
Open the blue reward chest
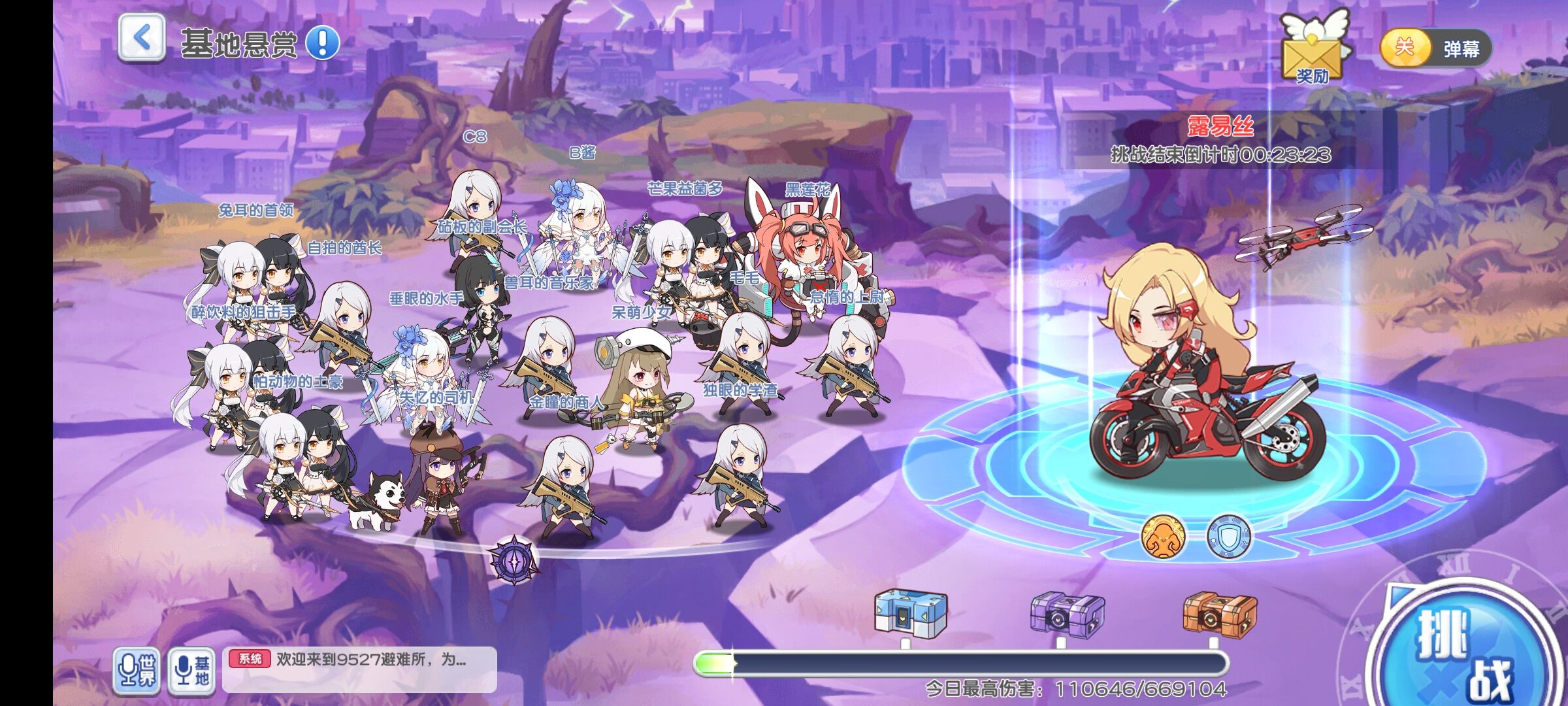[910, 613]
